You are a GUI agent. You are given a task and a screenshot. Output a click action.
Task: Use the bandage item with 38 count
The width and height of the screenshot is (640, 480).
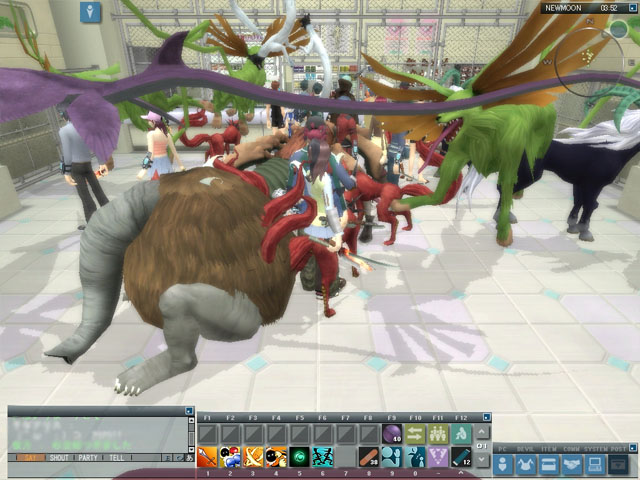368,457
